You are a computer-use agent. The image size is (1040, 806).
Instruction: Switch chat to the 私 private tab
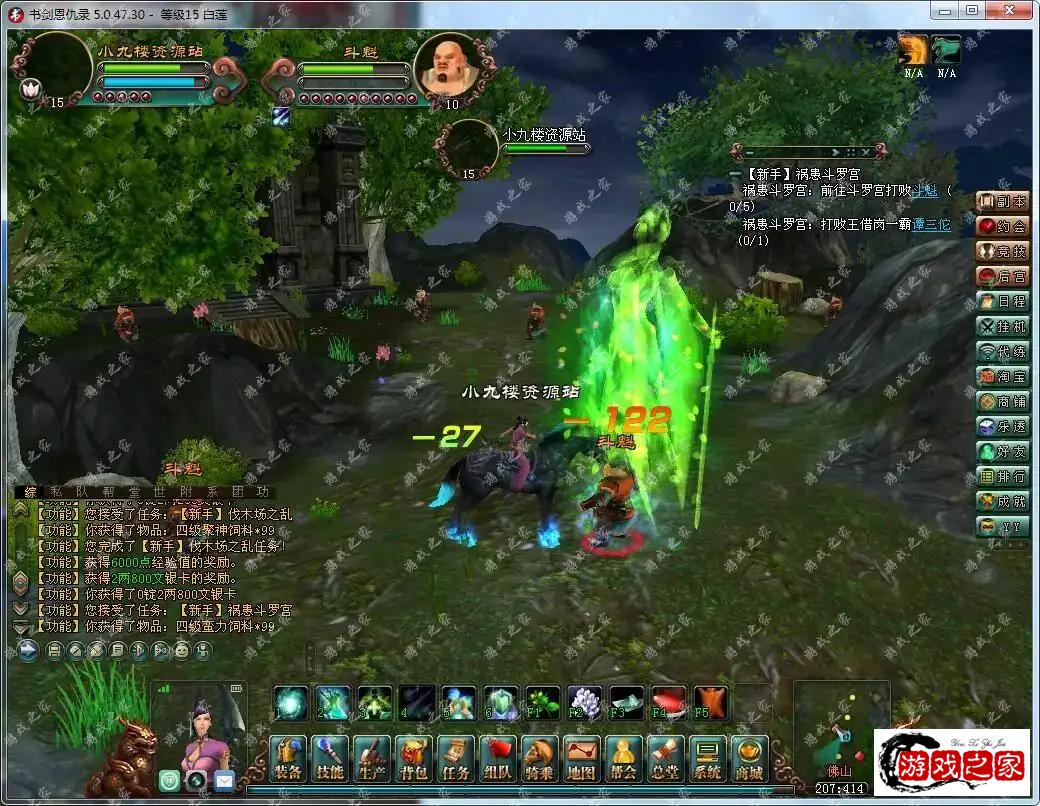click(x=53, y=492)
